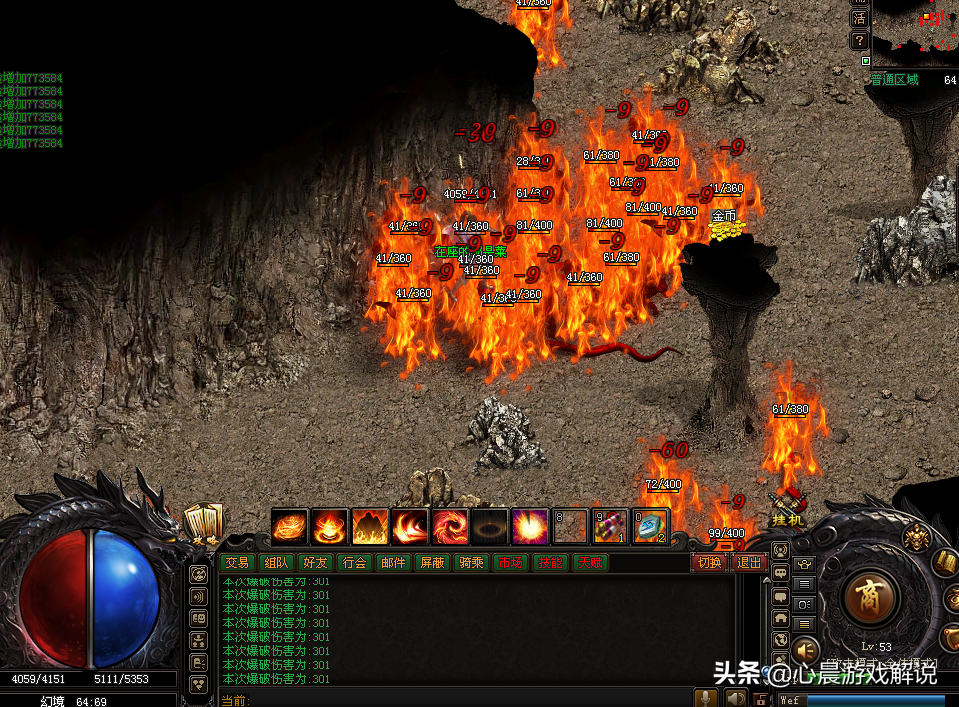The width and height of the screenshot is (959, 707).
Task: Open the 交易 trade menu
Action: 235,563
